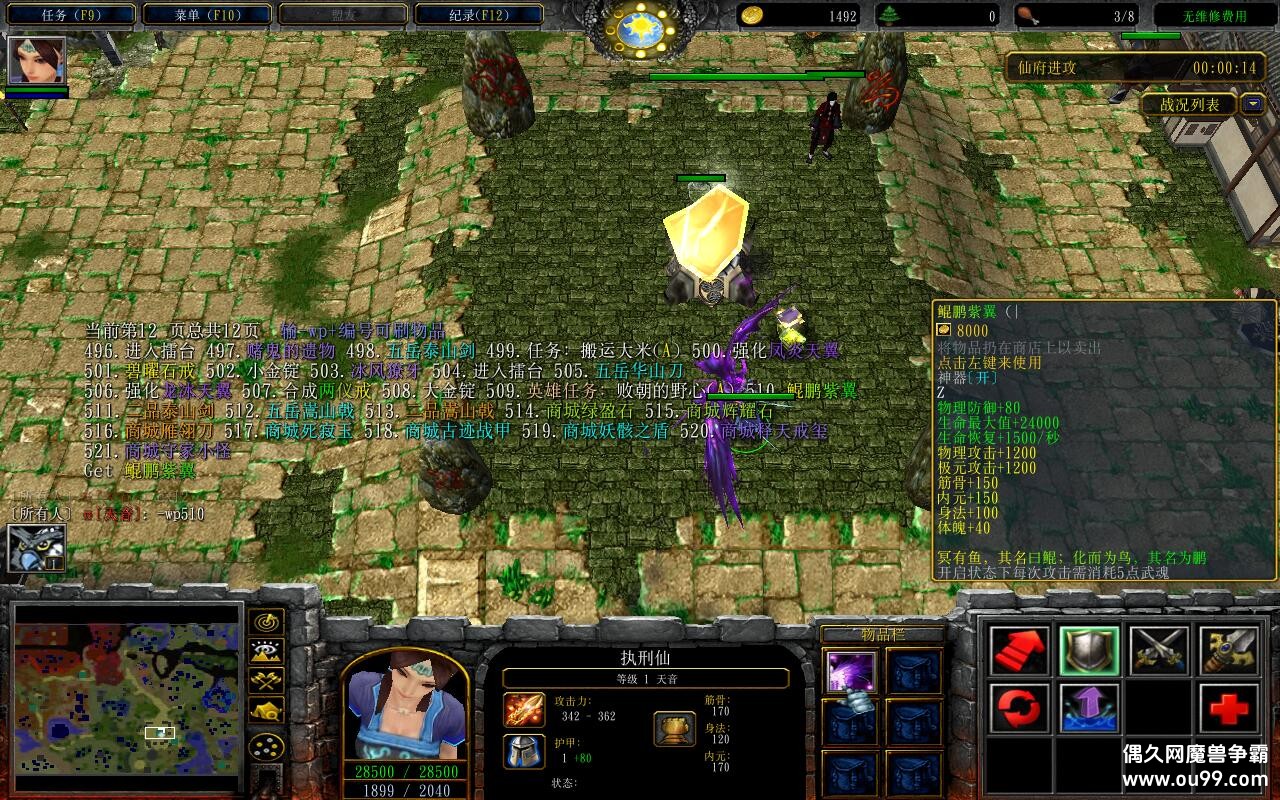Select the owl unit icon above the minimap
This screenshot has height=800, width=1280.
tap(37, 548)
